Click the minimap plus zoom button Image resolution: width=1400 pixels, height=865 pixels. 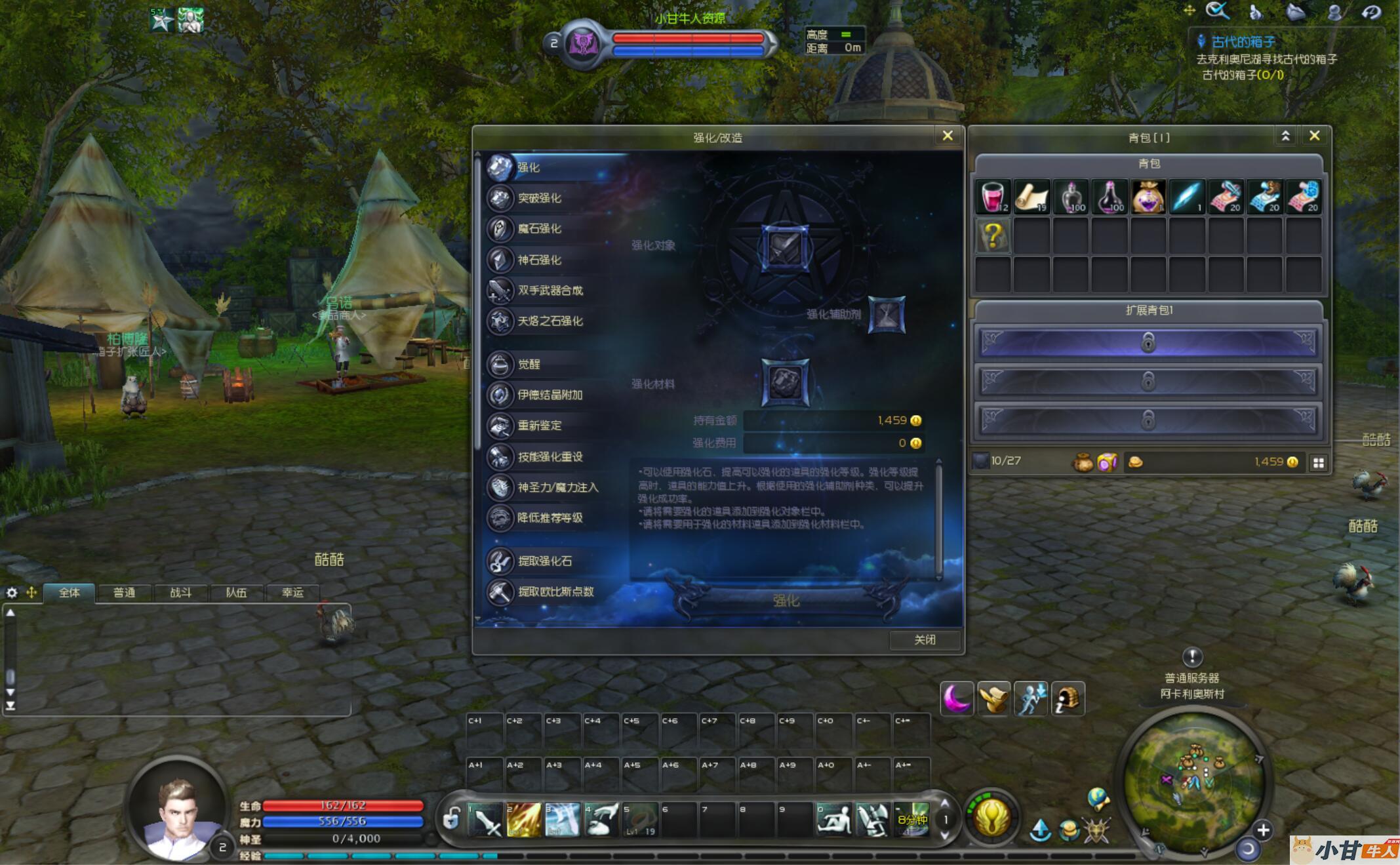click(x=1263, y=830)
